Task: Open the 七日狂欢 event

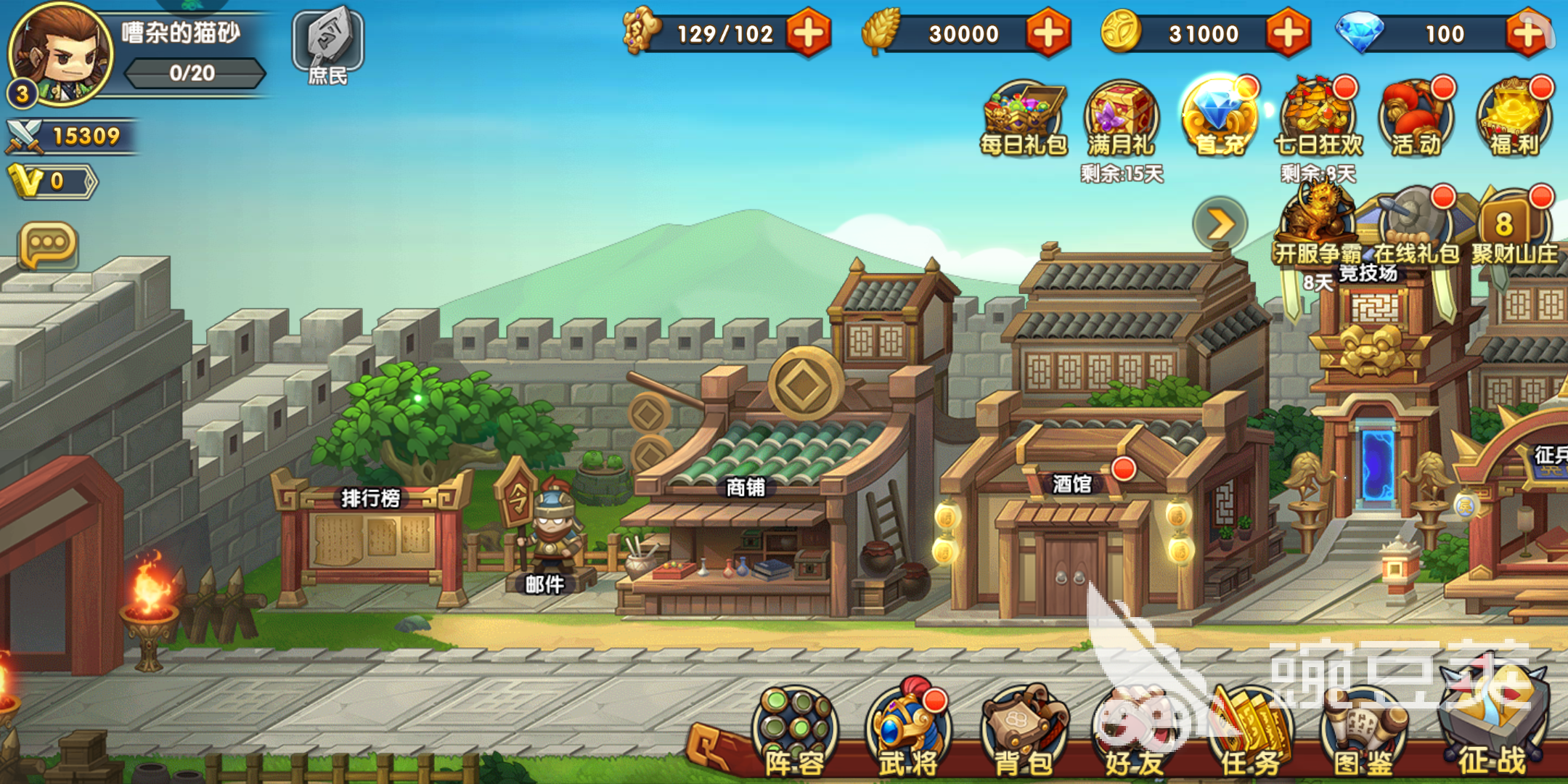Action: [x=1318, y=119]
